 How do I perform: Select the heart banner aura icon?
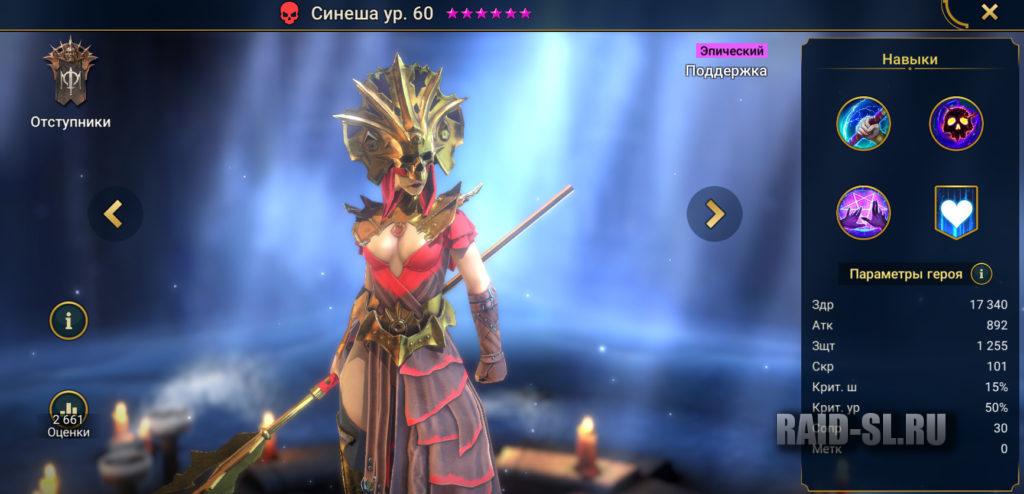click(956, 212)
